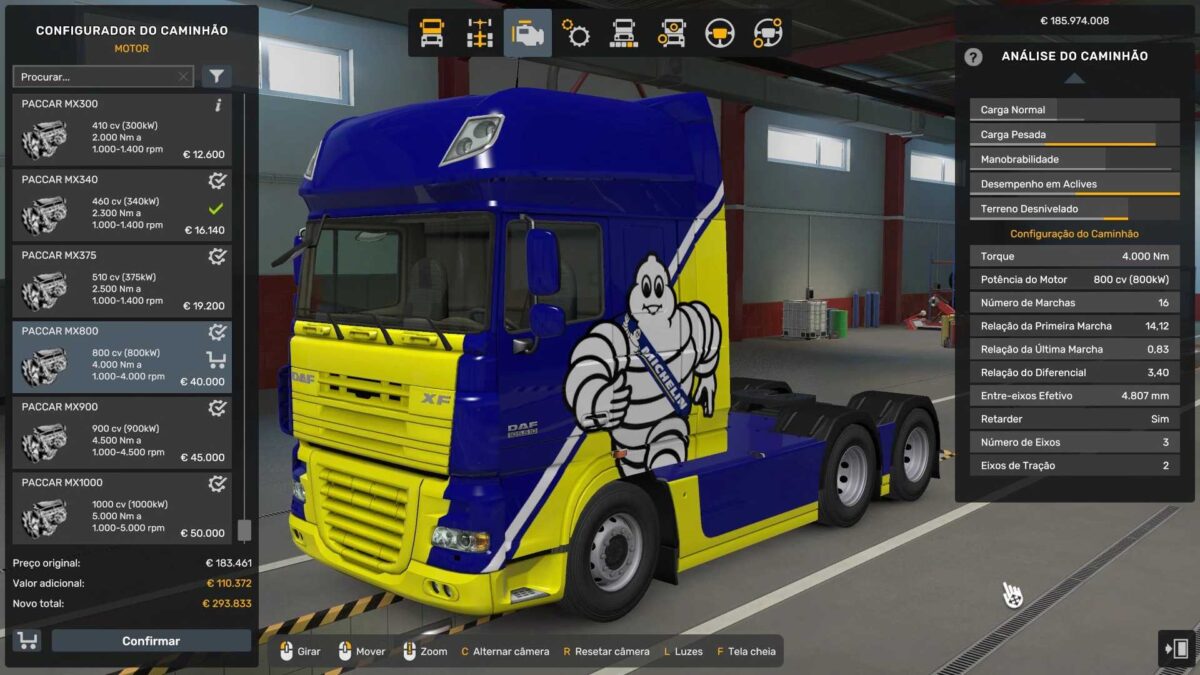Switch to the truck cabin category tab
The height and width of the screenshot is (675, 1200).
coord(432,33)
